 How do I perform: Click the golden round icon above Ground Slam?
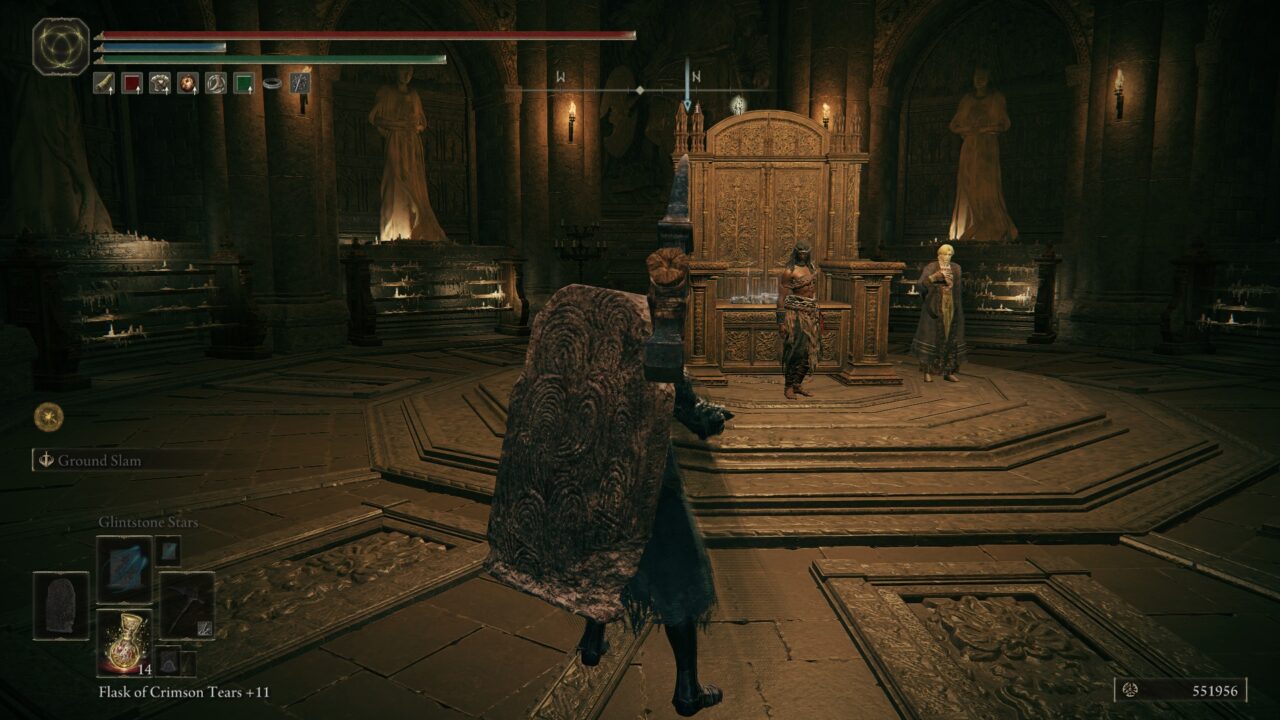pos(48,417)
